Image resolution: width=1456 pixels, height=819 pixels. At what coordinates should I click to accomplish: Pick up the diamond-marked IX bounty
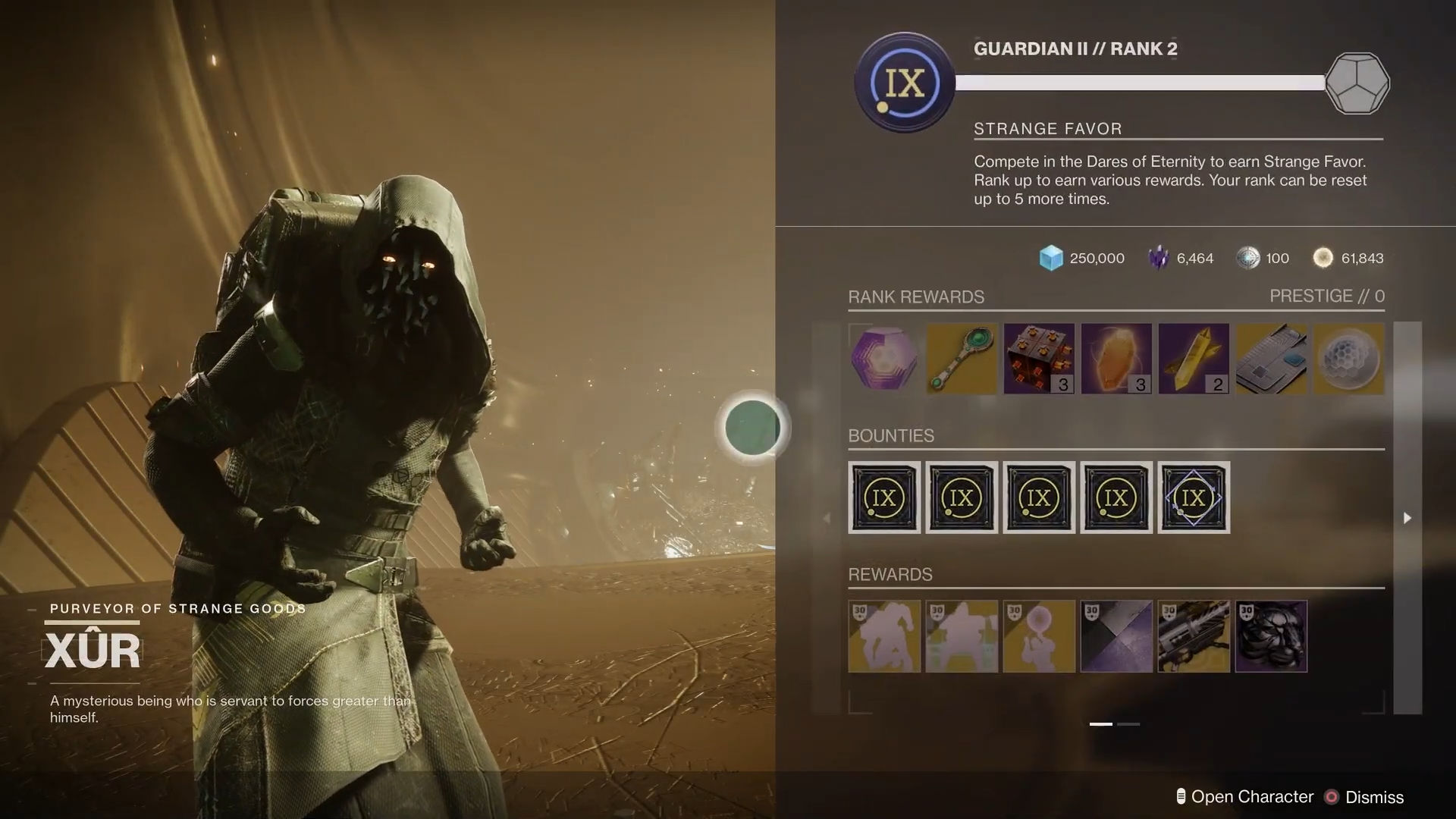click(x=1194, y=497)
